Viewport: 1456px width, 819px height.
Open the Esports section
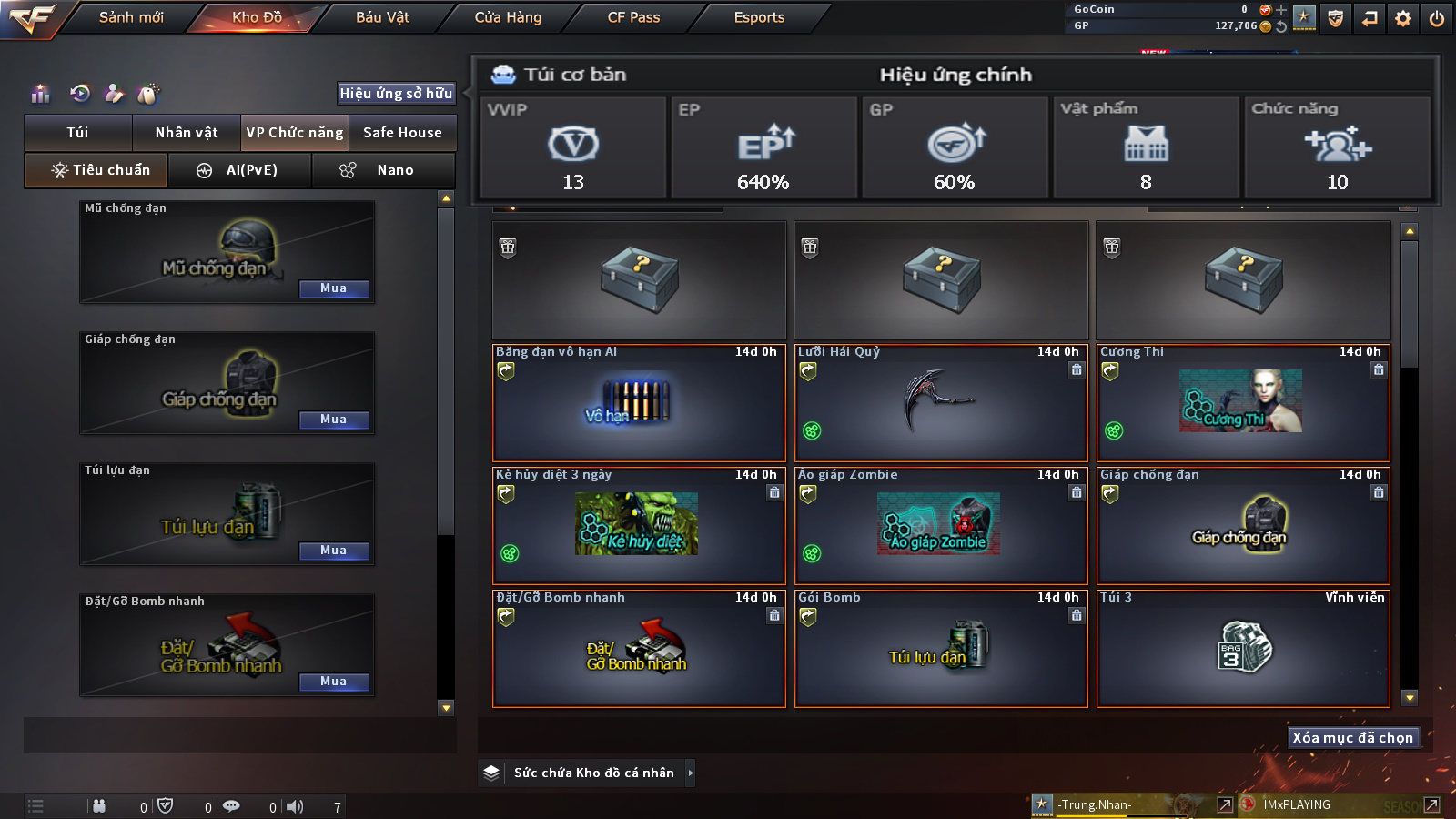pyautogui.click(x=759, y=17)
